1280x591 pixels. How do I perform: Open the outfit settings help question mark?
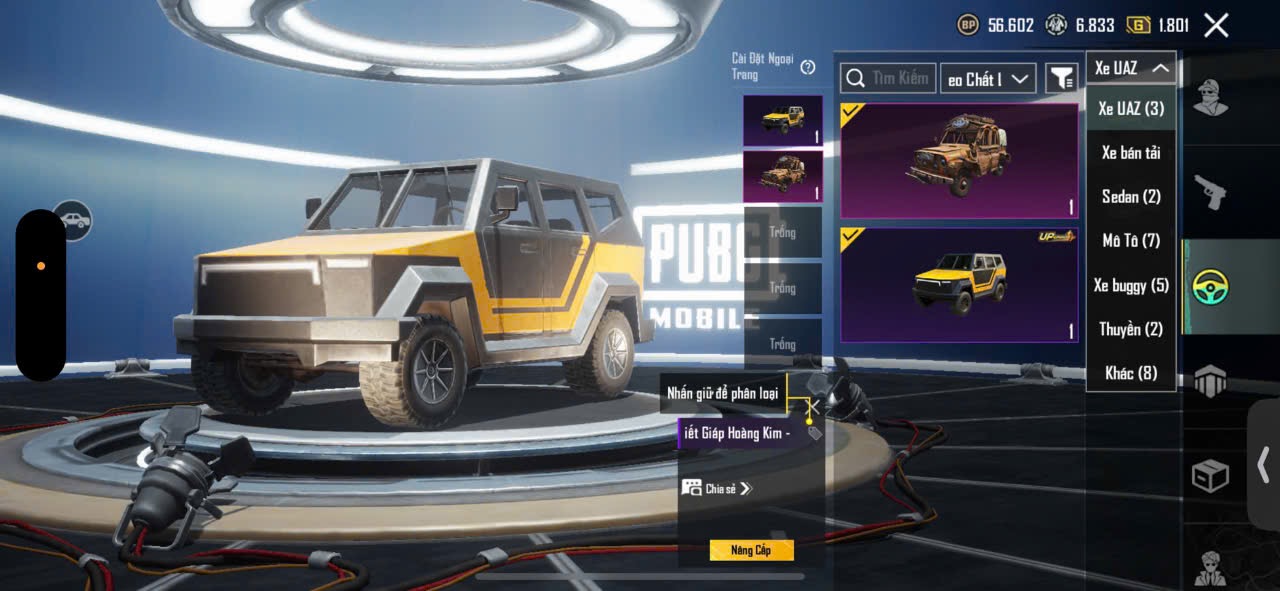point(808,67)
